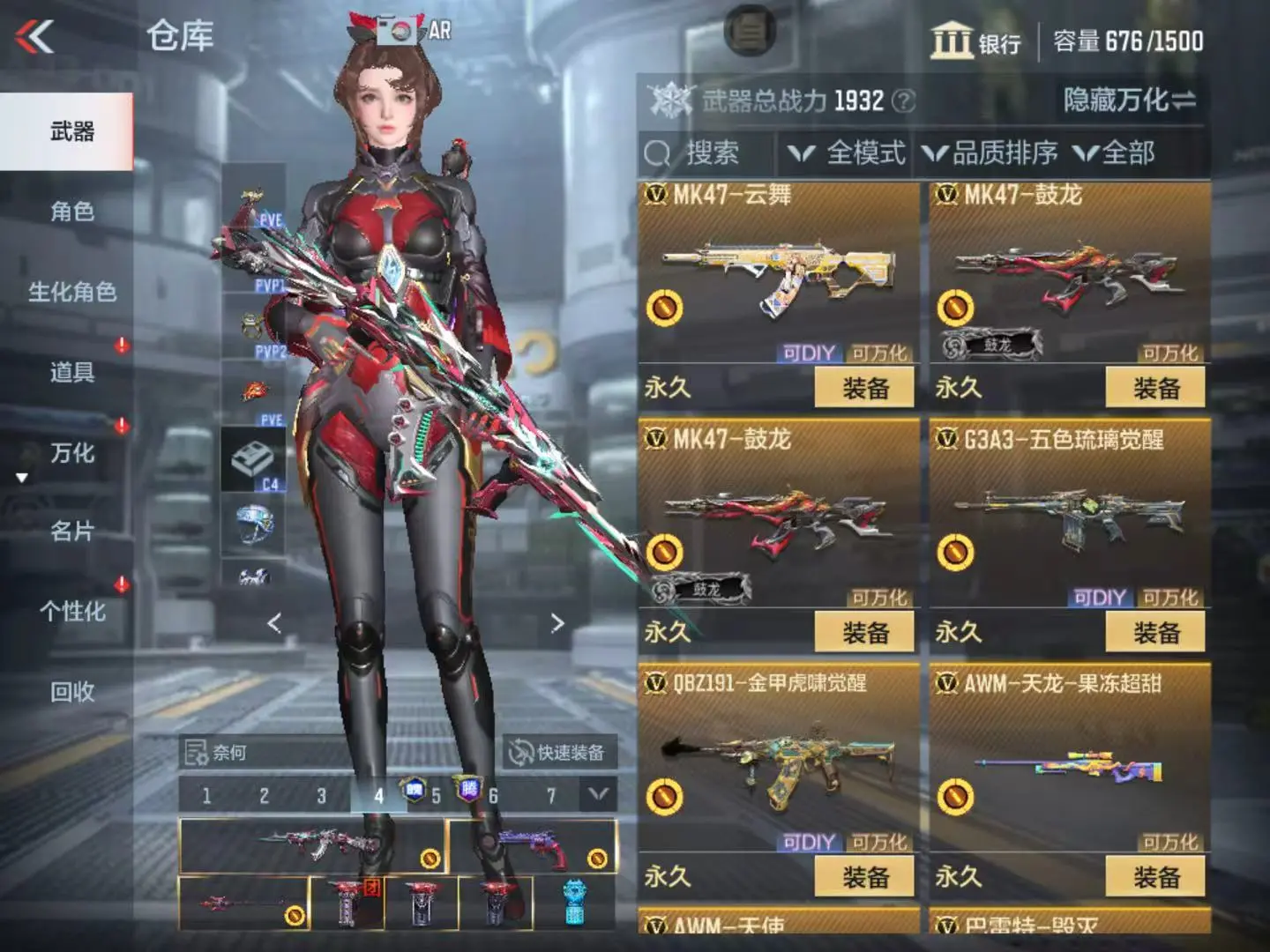1270x952 pixels.
Task: Open the 个性化 tab
Action: pyautogui.click(x=71, y=612)
